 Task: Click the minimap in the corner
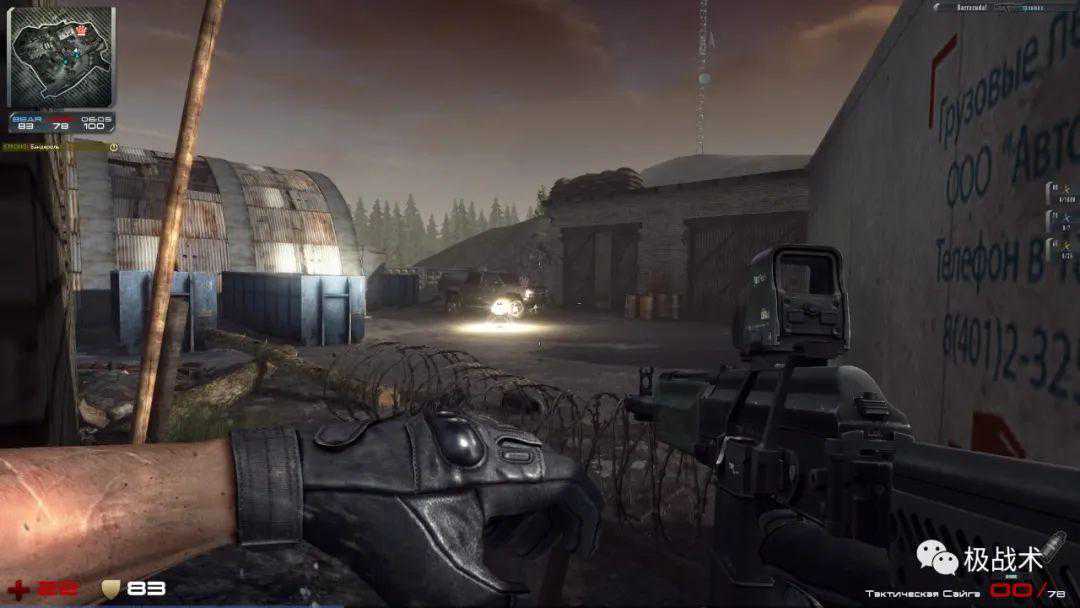click(x=60, y=56)
